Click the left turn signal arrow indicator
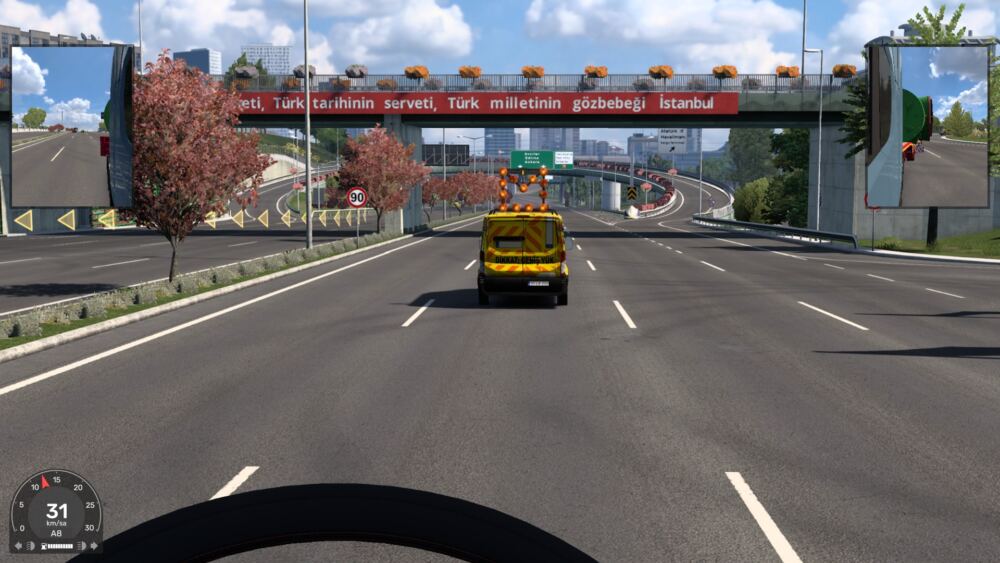 [x=16, y=546]
